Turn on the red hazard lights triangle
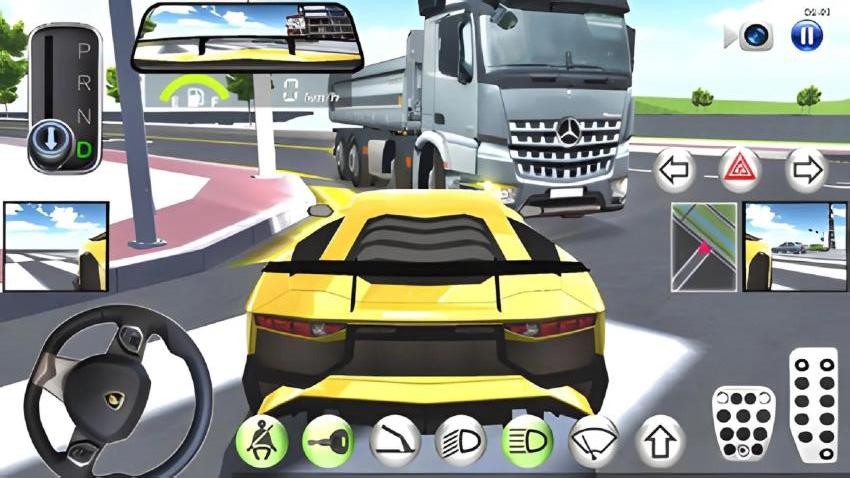Viewport: 850px width, 478px height. tap(740, 170)
